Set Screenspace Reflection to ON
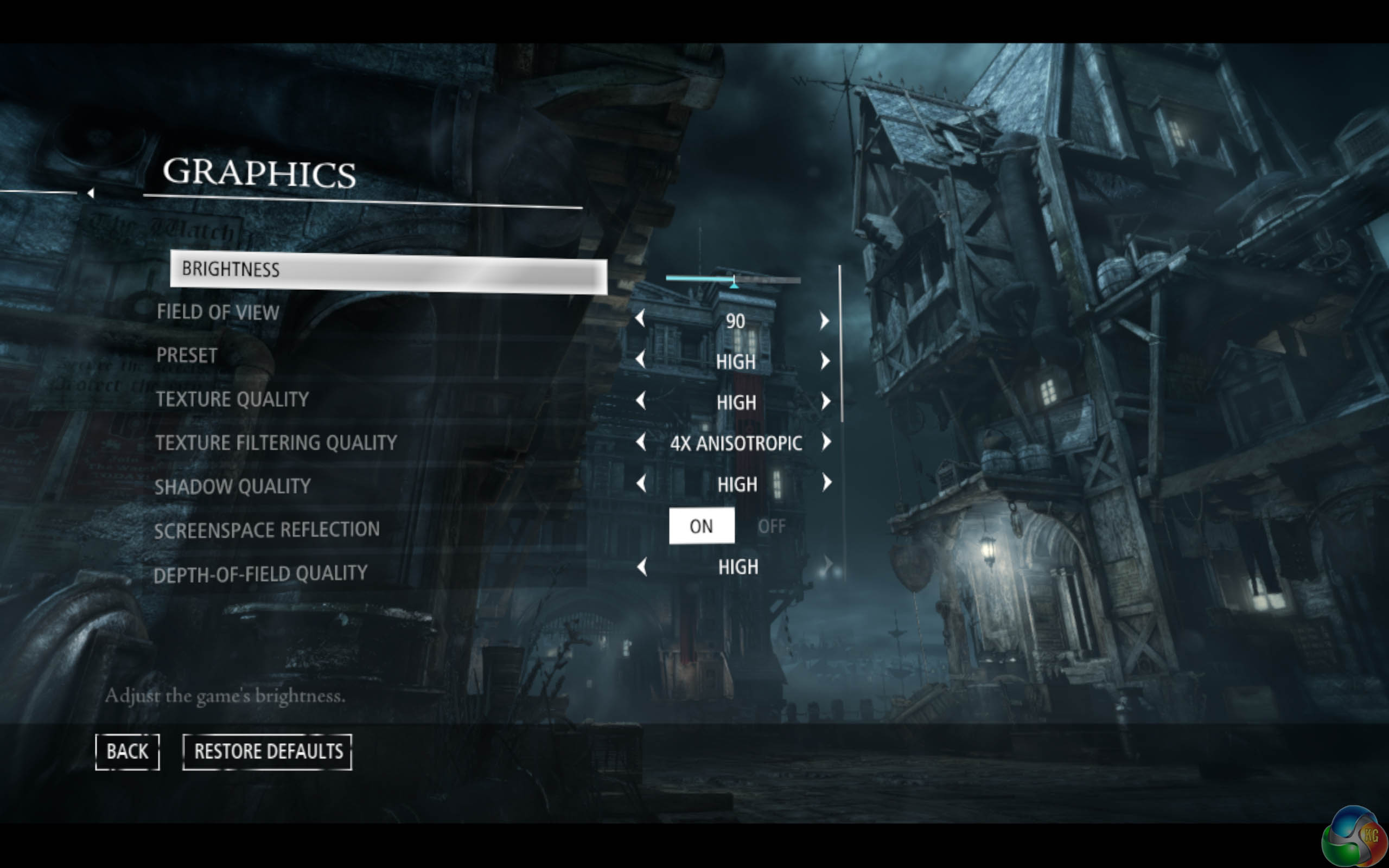 702,526
